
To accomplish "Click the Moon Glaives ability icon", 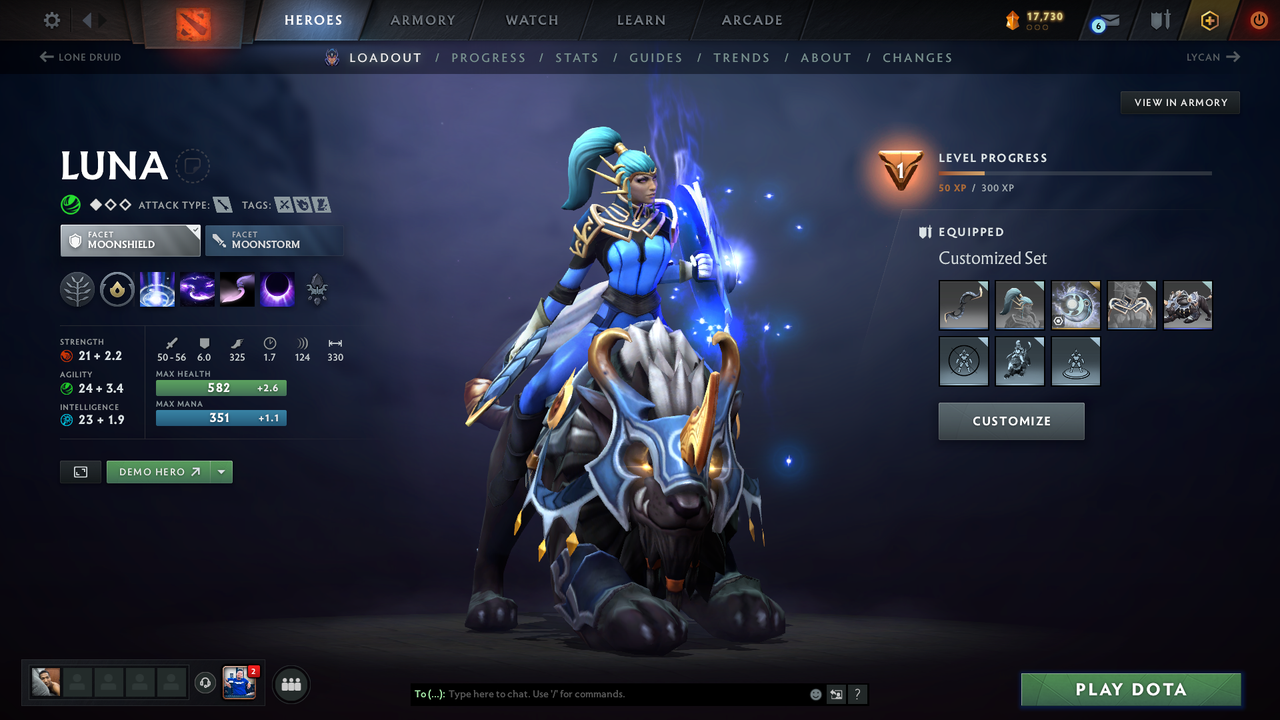I will 197,290.
